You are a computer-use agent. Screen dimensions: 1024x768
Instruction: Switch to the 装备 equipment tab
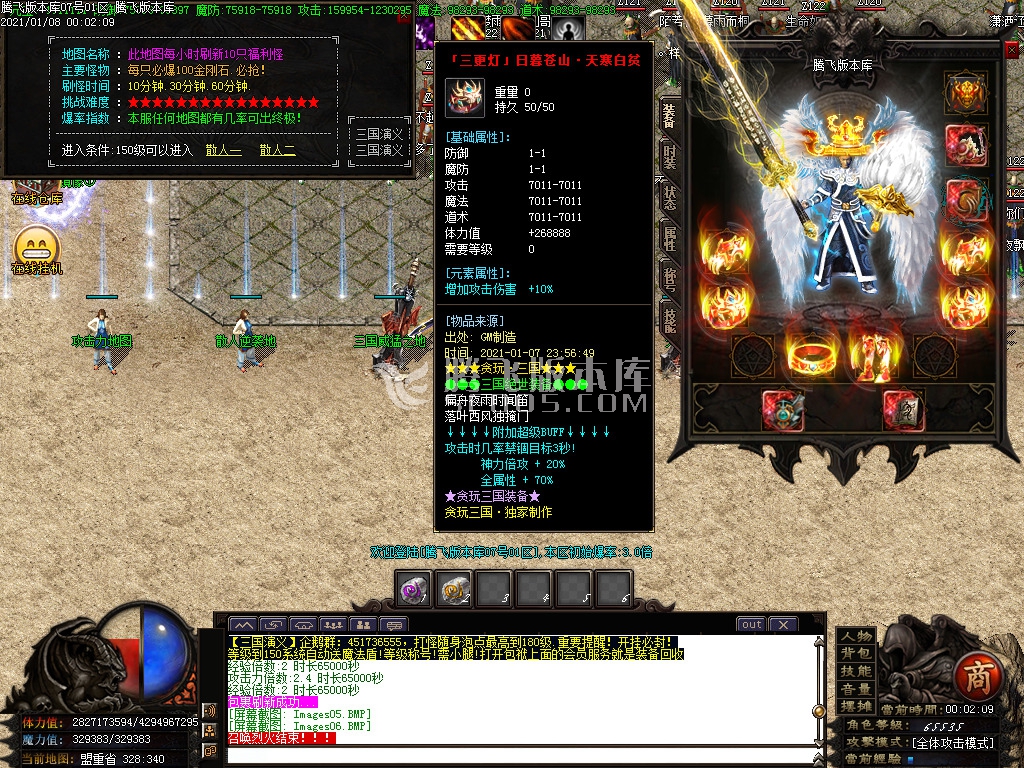(x=669, y=116)
